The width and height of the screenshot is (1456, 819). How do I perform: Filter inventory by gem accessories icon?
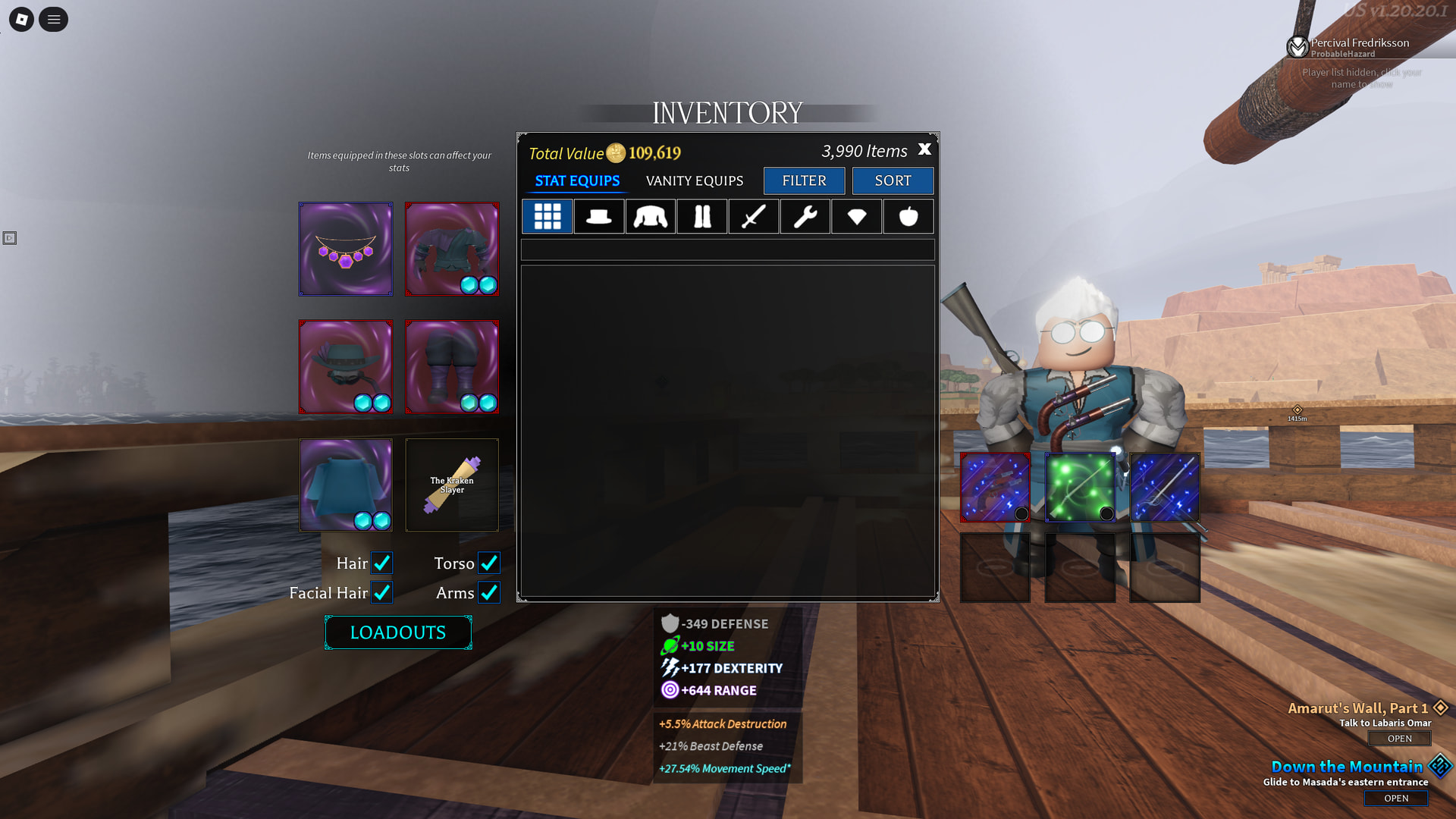pos(856,216)
